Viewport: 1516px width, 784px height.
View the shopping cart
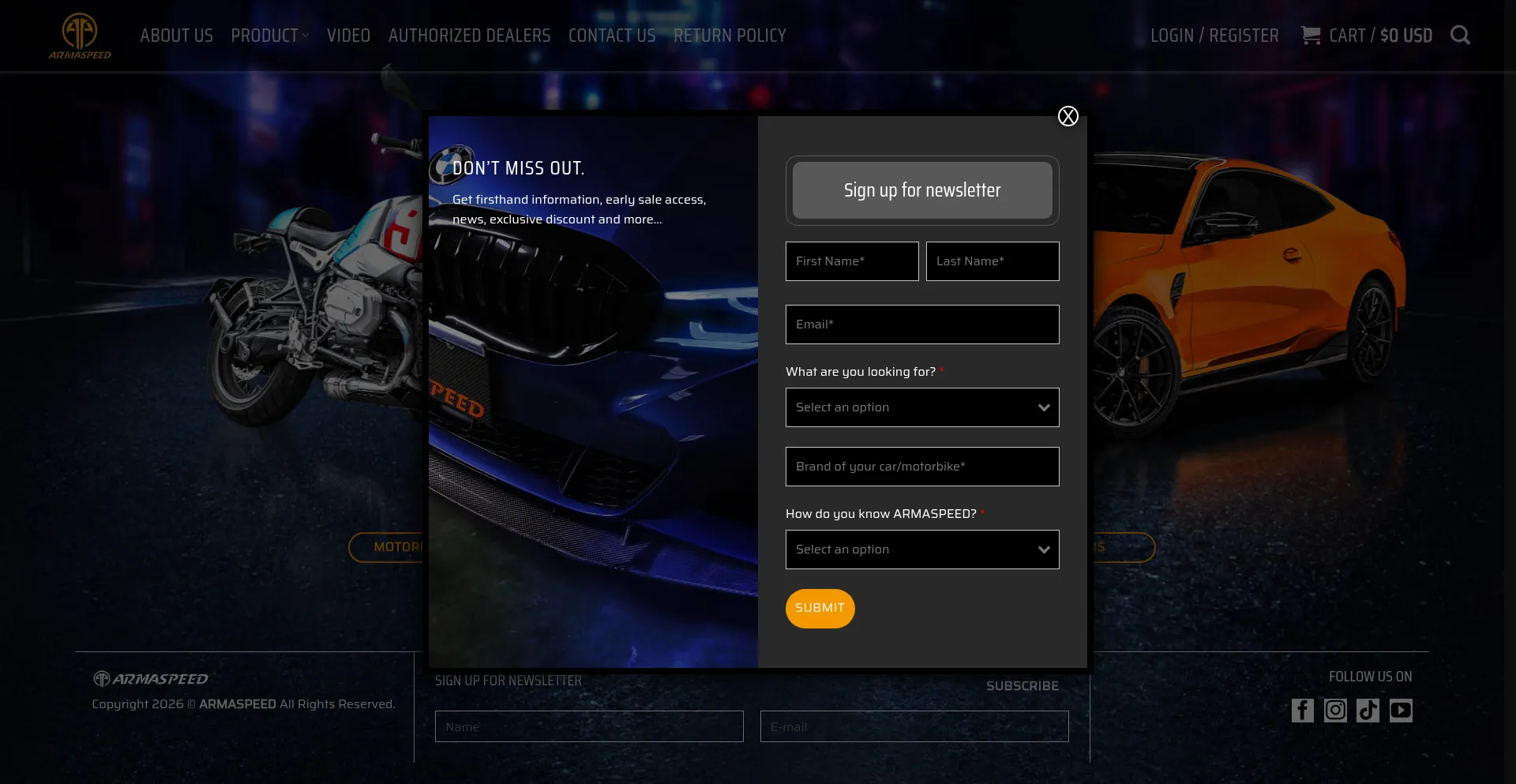[1366, 35]
